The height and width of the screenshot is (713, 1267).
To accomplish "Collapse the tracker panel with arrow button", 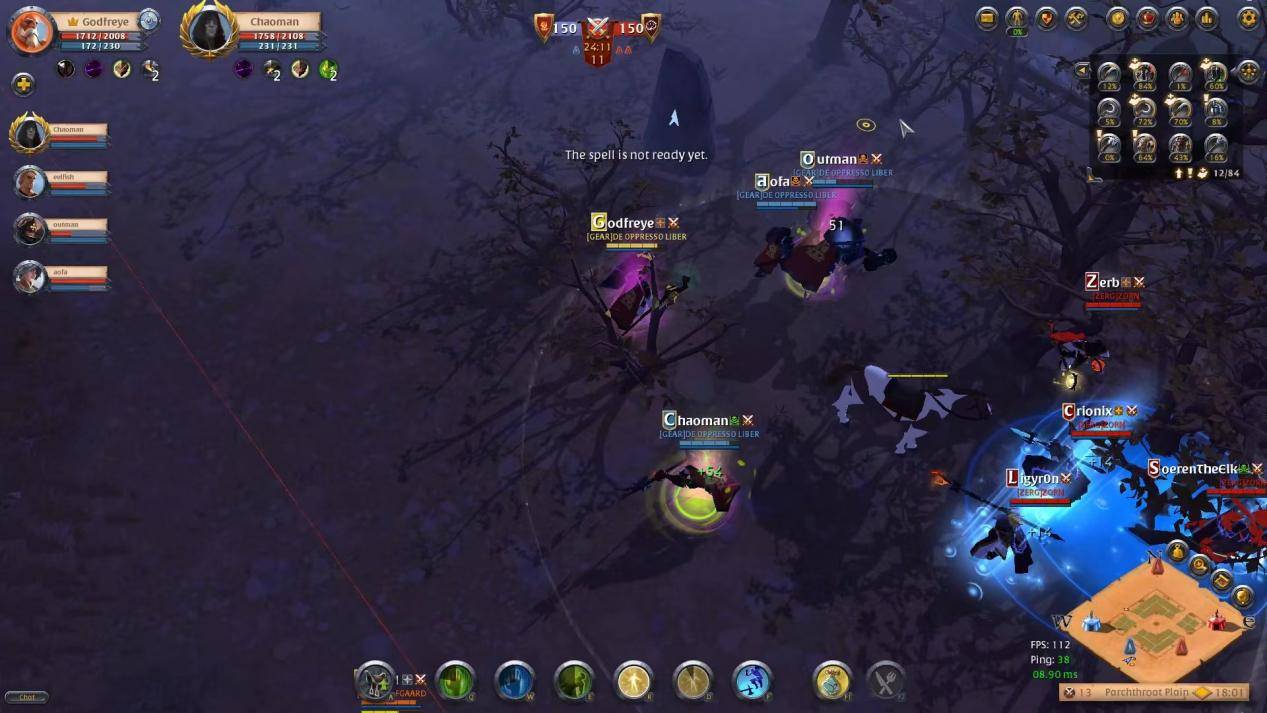I will [x=1082, y=71].
